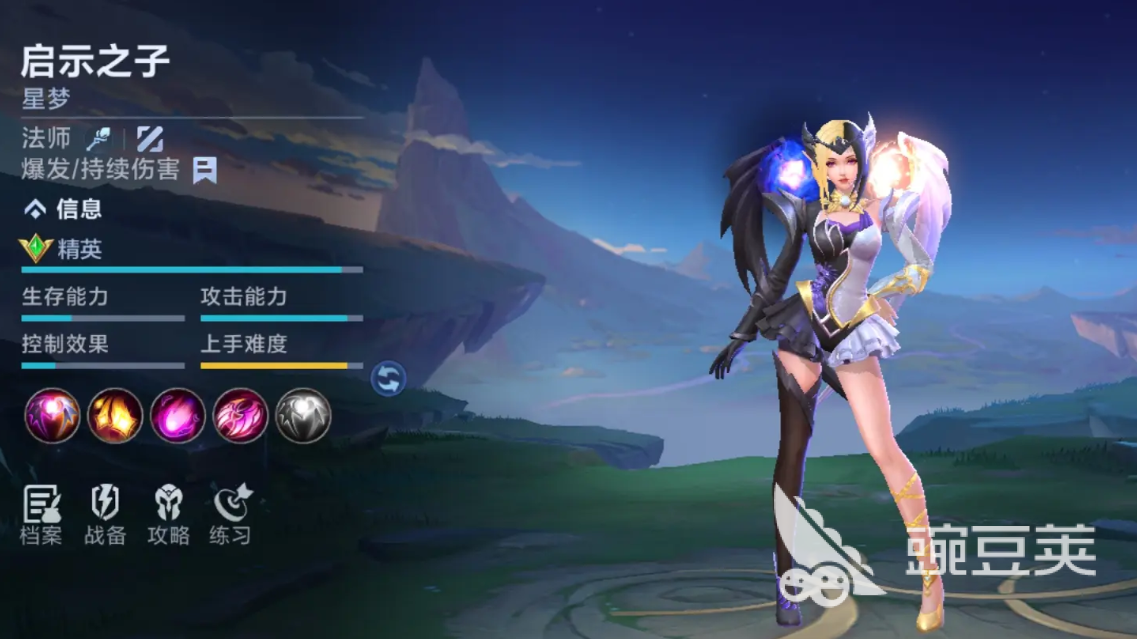1137x639 pixels.
Task: Start 练习 practice mode
Action: click(231, 515)
